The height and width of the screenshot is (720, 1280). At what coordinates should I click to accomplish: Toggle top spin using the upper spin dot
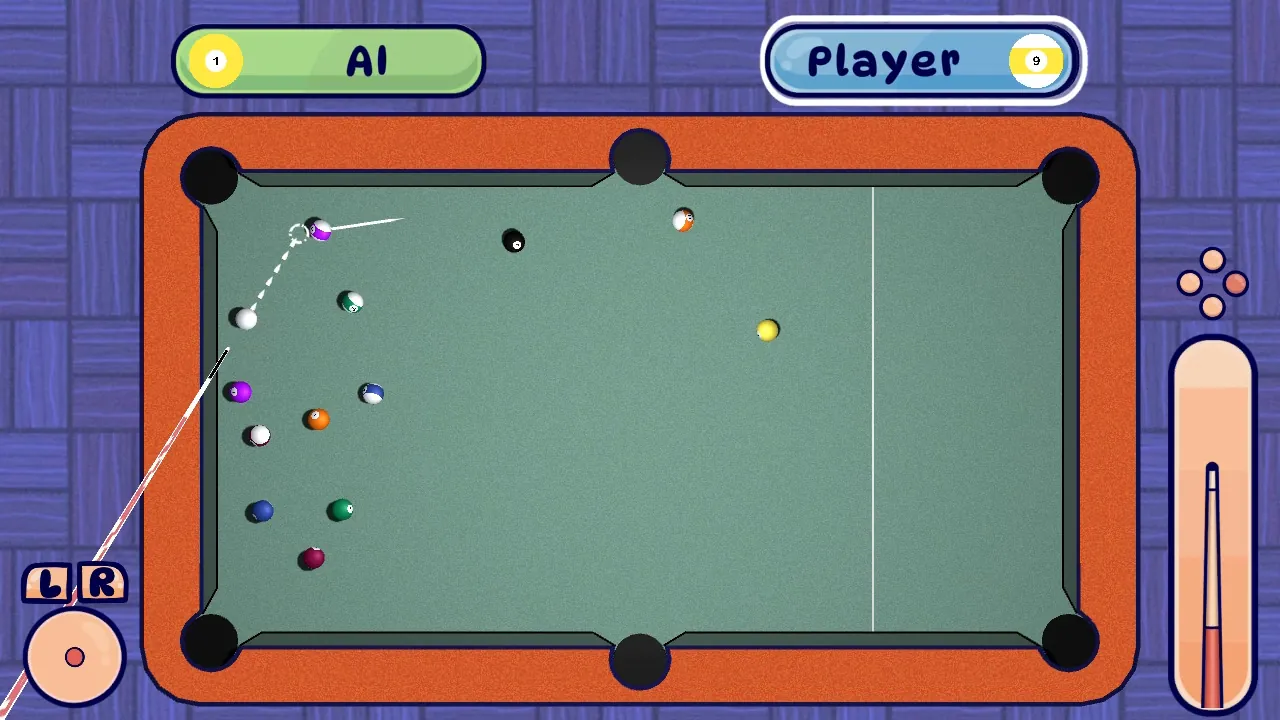click(1213, 260)
